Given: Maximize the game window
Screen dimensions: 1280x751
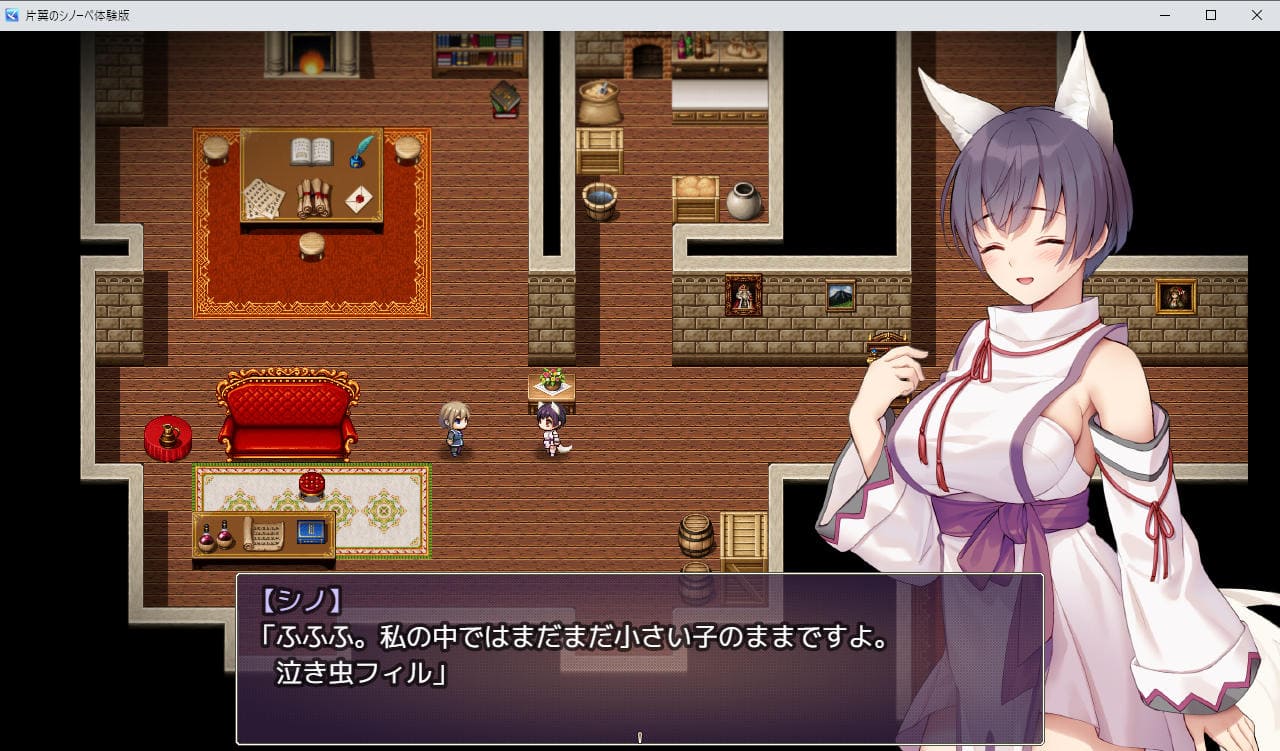Looking at the screenshot, I should (1211, 15).
